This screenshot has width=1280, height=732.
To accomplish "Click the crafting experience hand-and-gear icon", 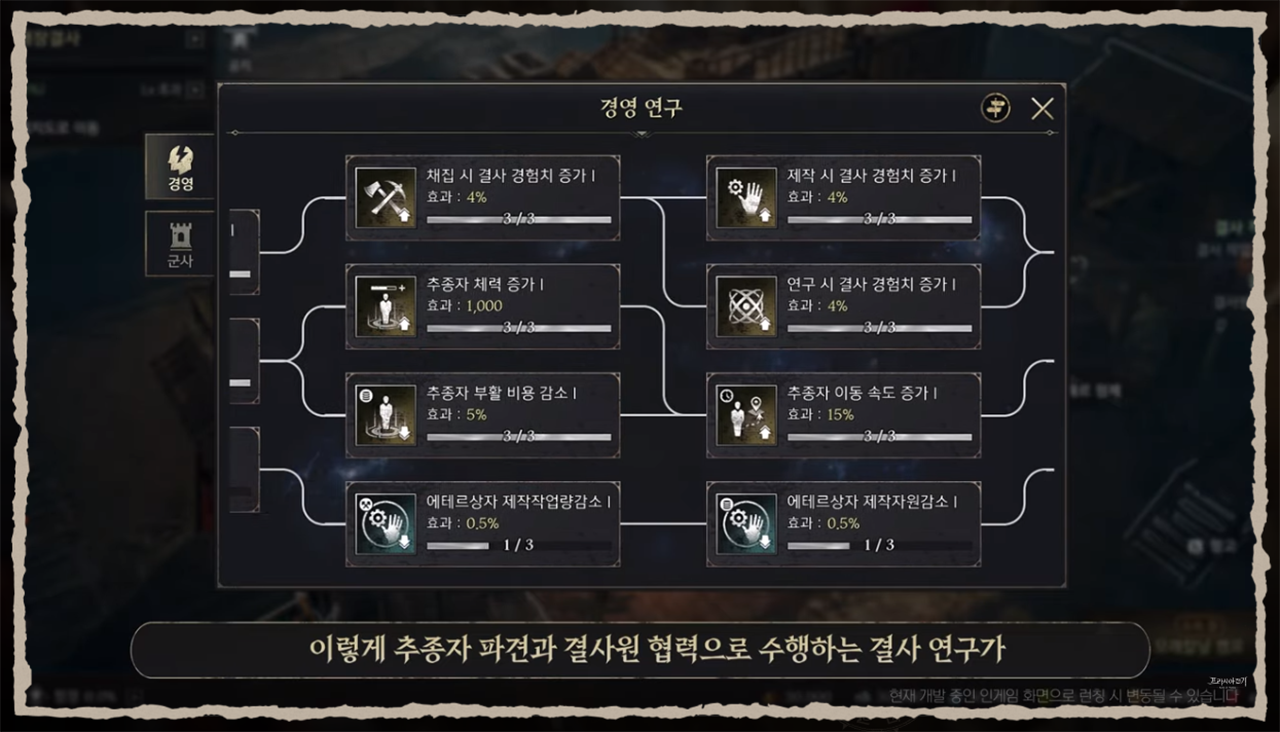I will [x=745, y=196].
